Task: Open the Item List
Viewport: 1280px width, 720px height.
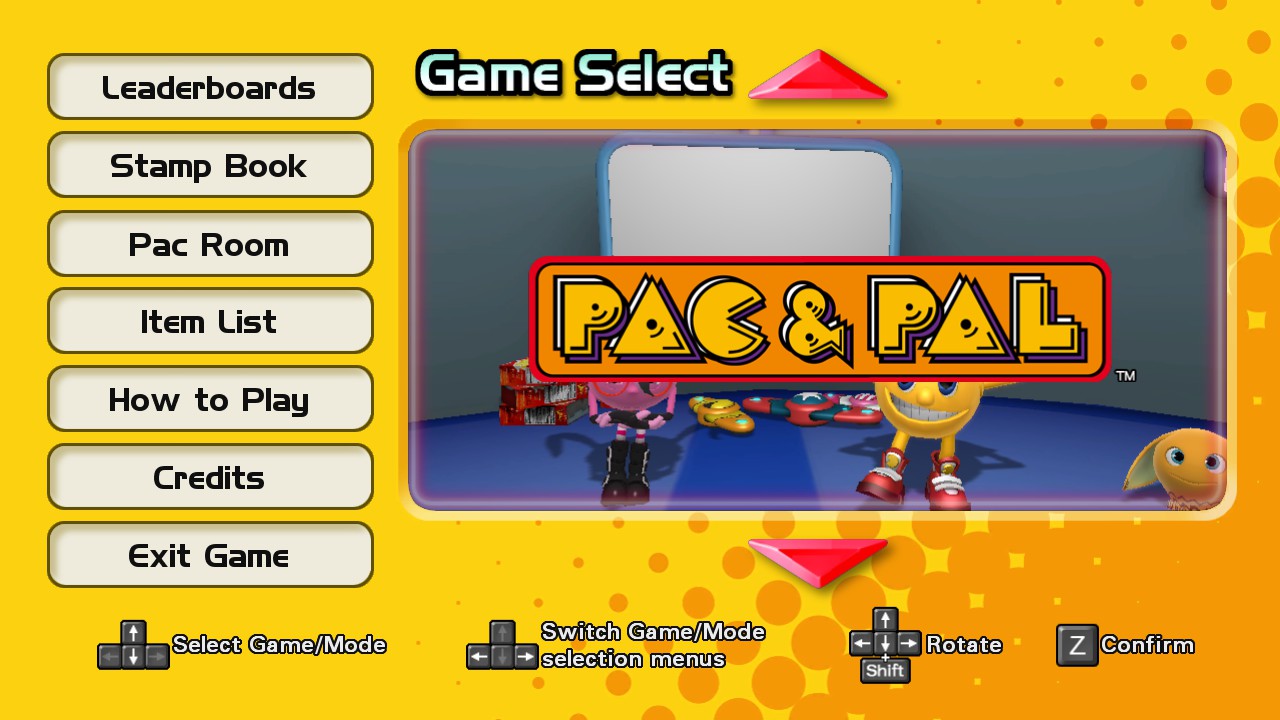Action: (x=210, y=321)
